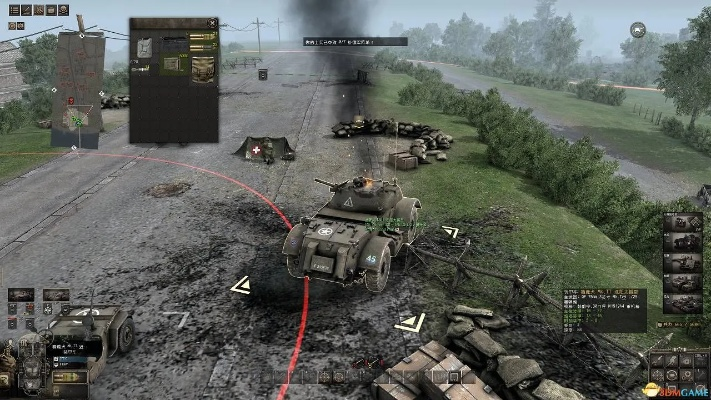
Task: Select the fuel canister in inventory
Action: [x=146, y=45]
